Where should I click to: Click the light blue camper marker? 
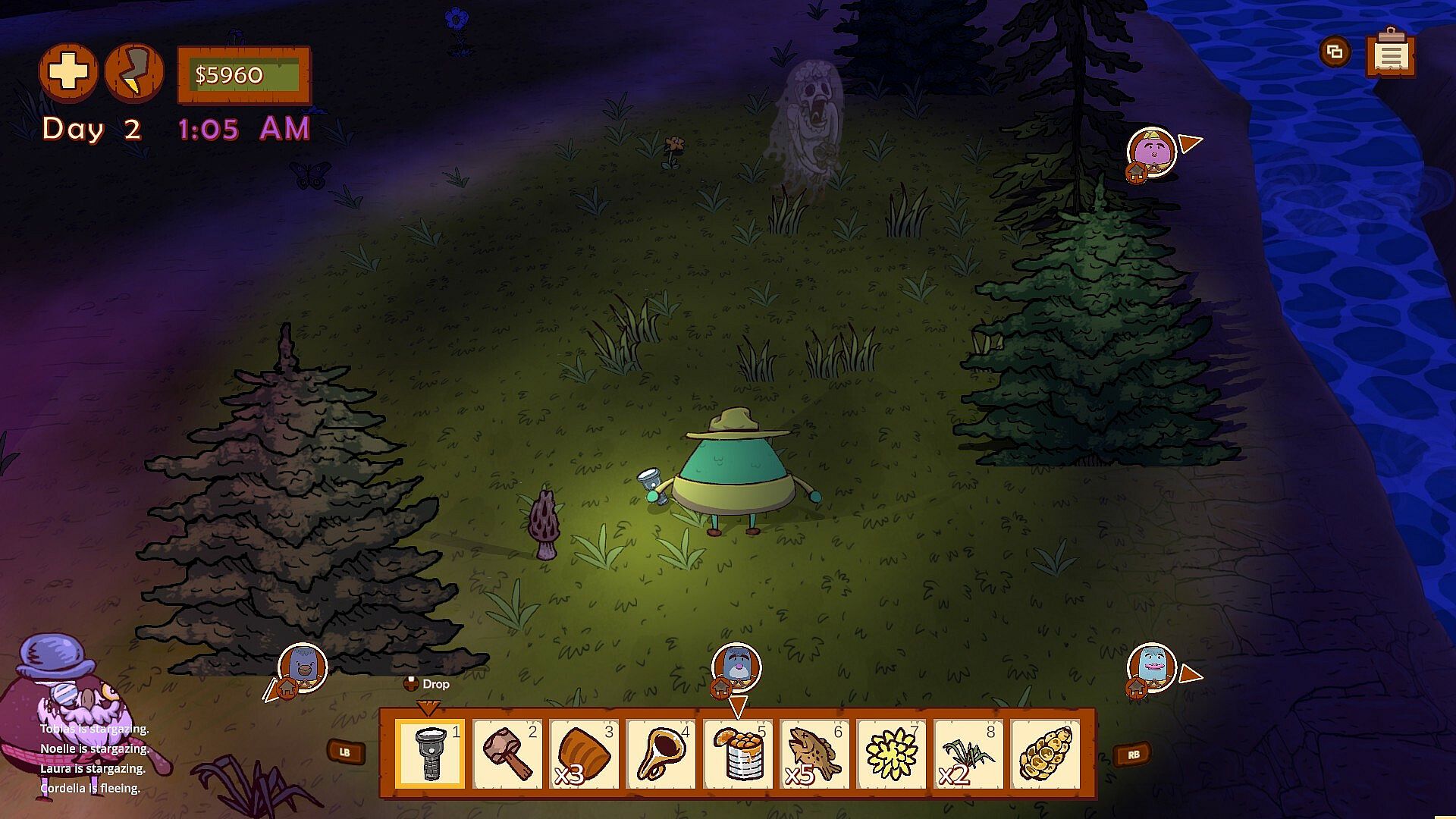point(1152,667)
